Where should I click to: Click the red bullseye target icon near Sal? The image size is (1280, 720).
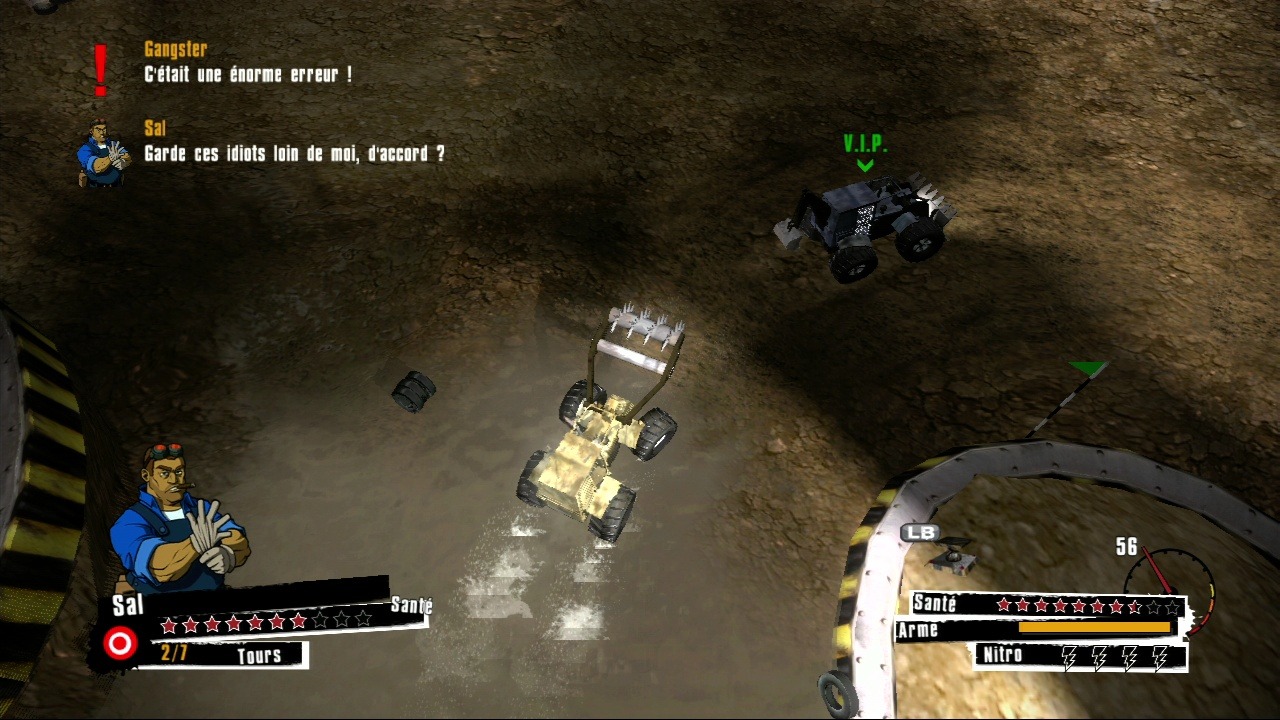[119, 645]
